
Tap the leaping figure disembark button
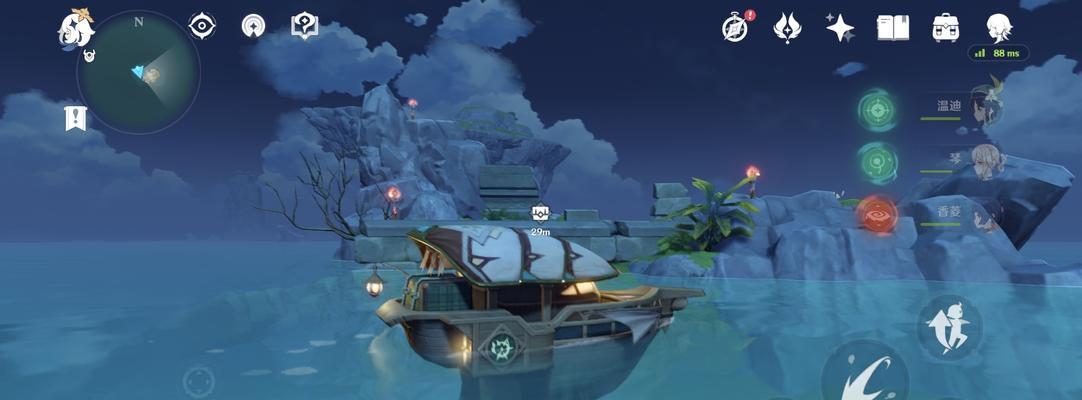(949, 327)
